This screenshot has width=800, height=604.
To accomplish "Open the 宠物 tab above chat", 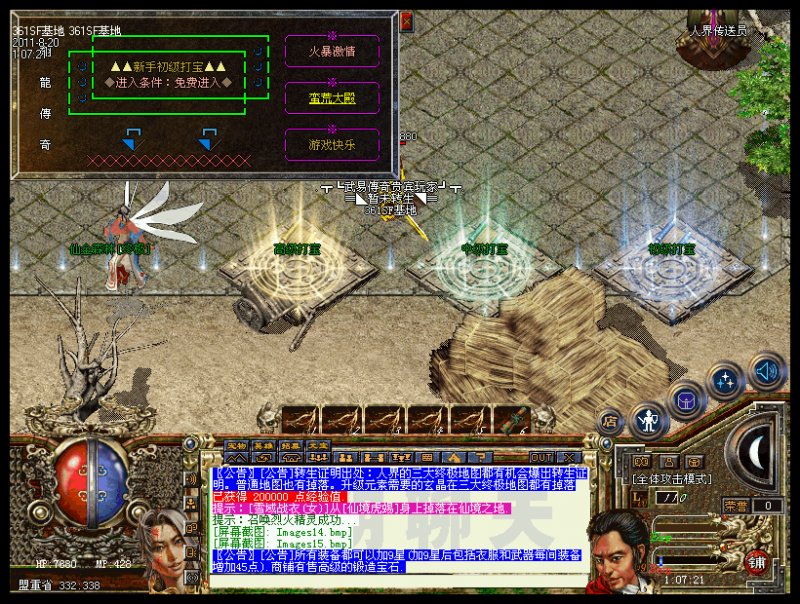I will [x=236, y=446].
